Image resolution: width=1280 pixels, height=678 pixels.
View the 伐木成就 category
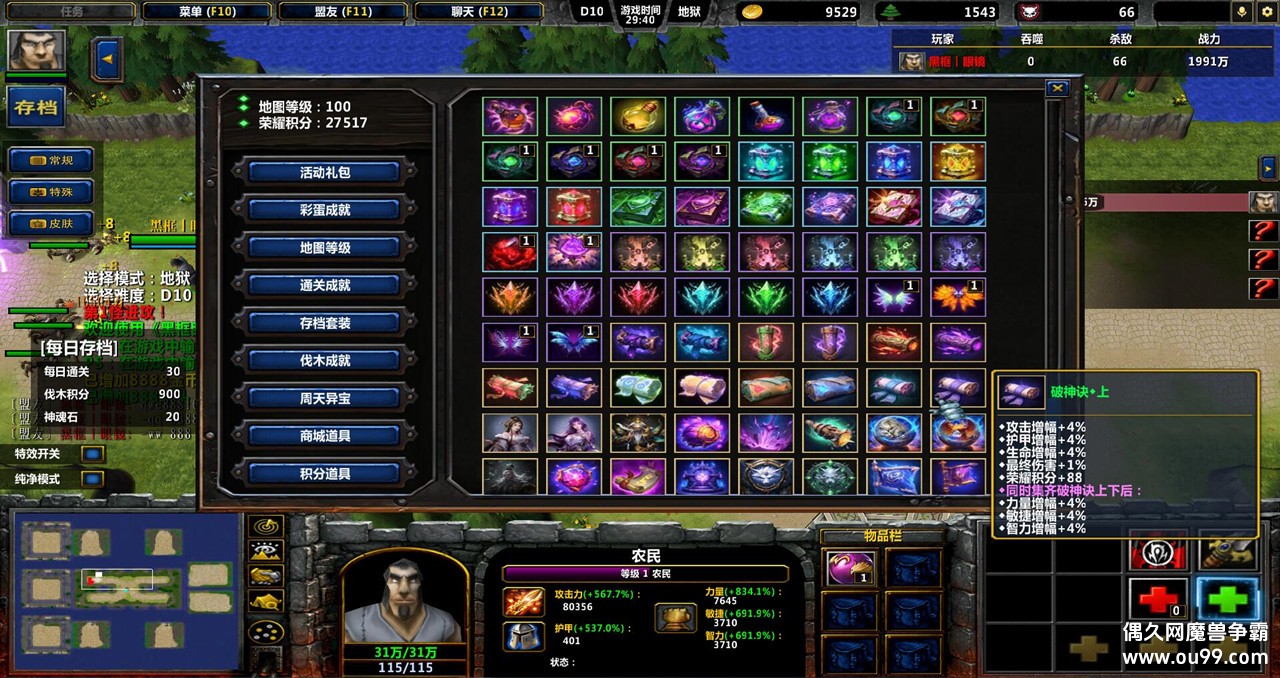pyautogui.click(x=325, y=360)
